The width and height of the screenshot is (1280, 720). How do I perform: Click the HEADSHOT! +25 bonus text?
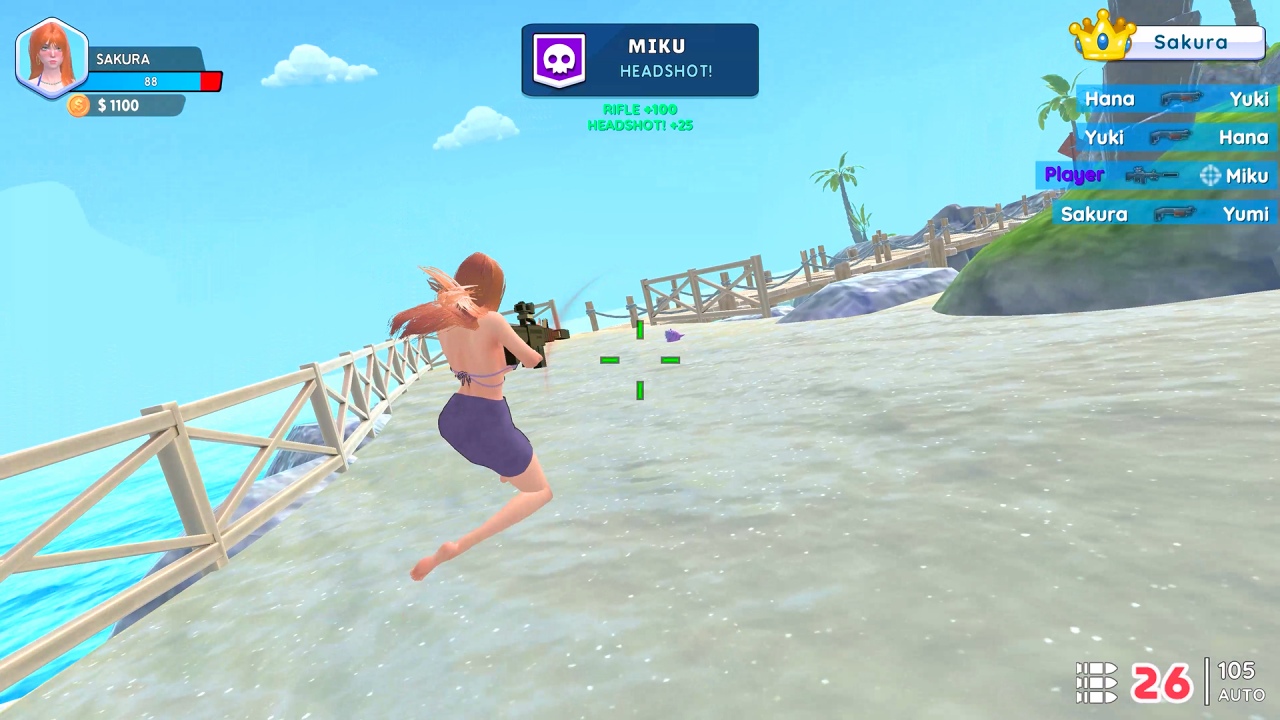(640, 126)
